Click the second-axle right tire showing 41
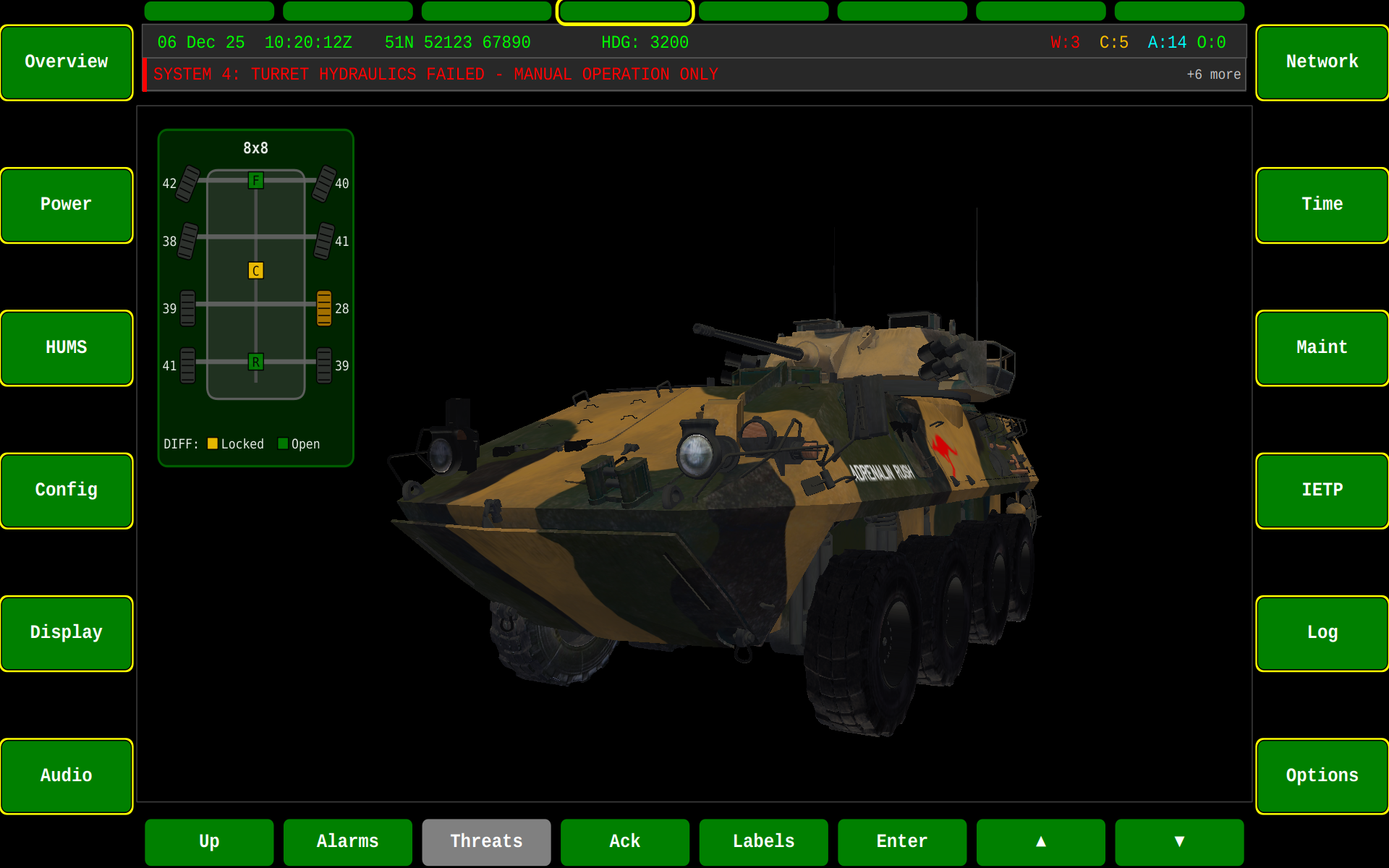Viewport: 1389px width, 868px height. pyautogui.click(x=324, y=241)
